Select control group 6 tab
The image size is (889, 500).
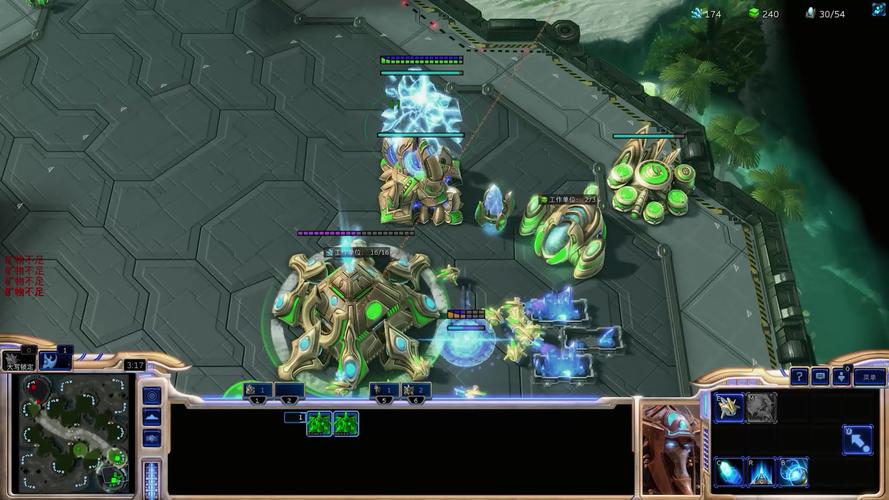point(416,390)
